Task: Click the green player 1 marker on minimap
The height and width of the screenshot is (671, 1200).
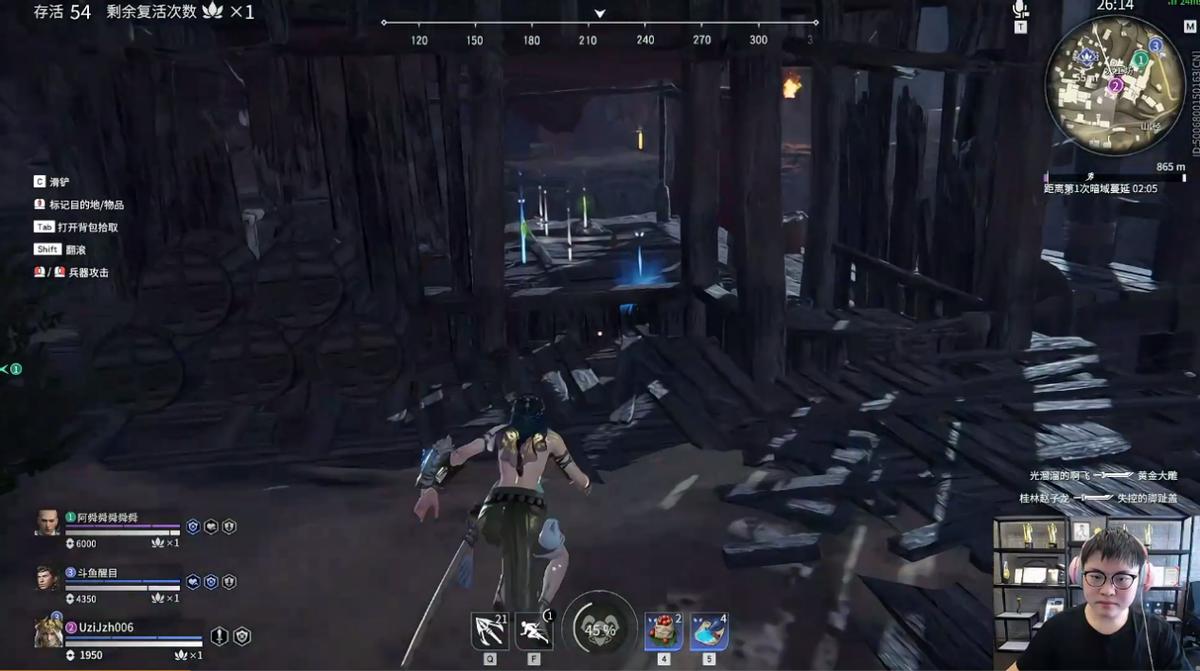Action: tap(1139, 60)
